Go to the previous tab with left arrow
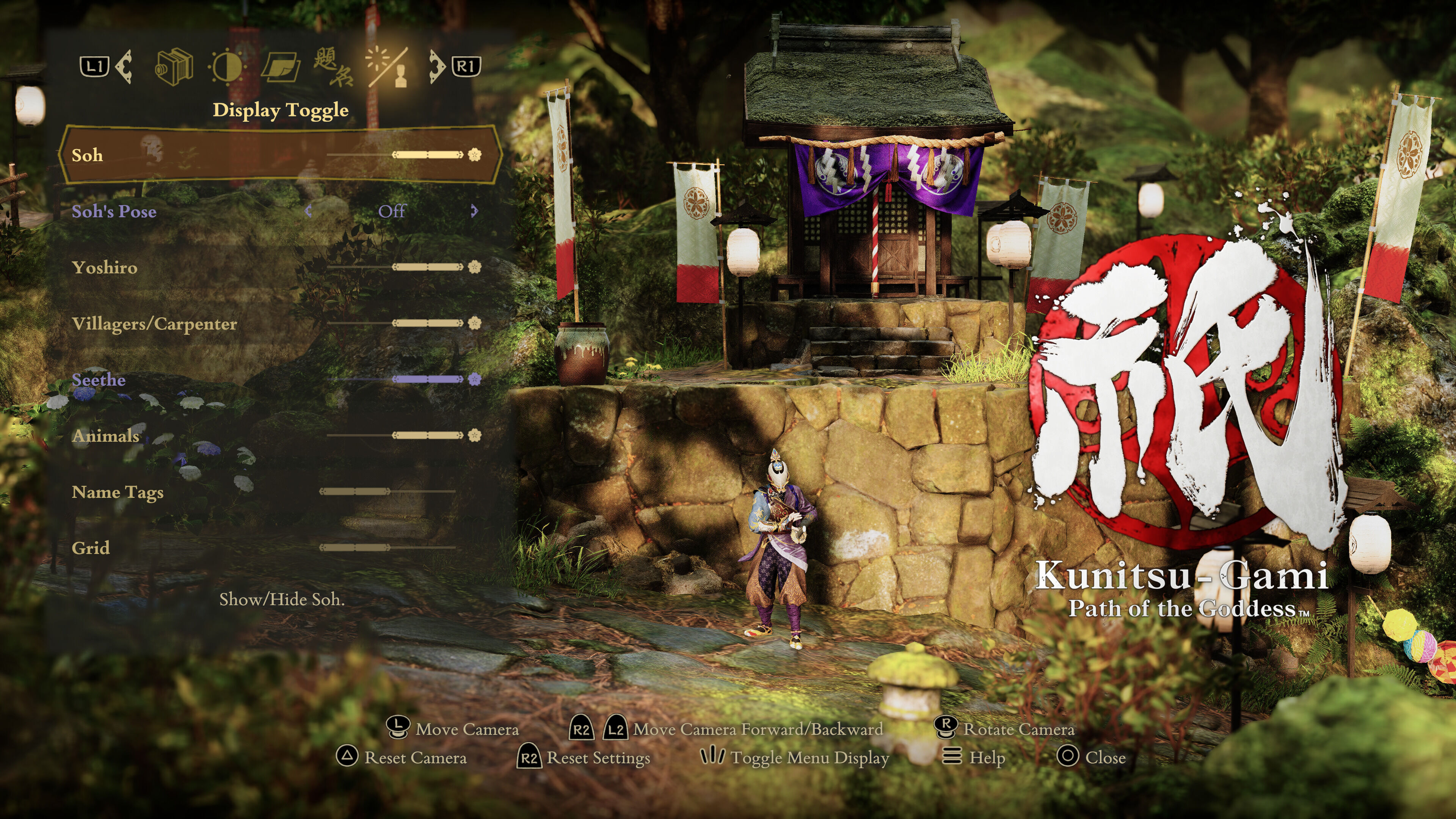This screenshot has width=1456, height=819. (124, 67)
